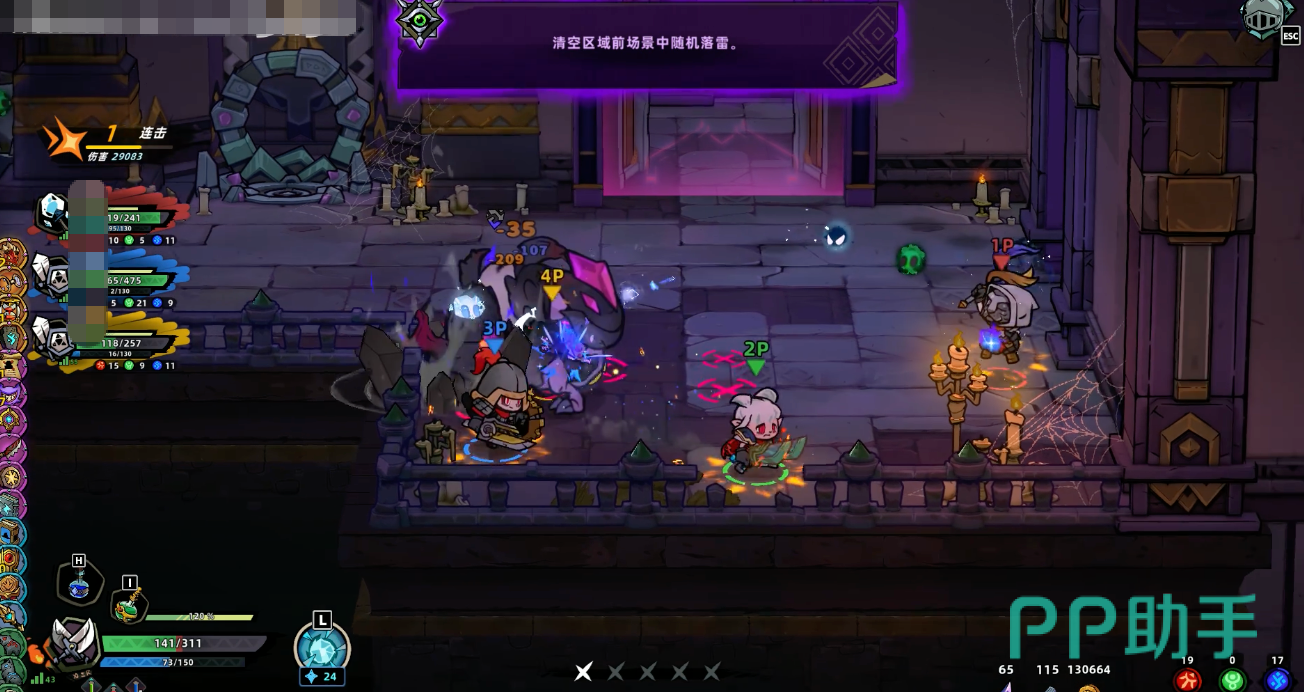Click the red rune resource icon
The height and width of the screenshot is (692, 1304).
[x=1187, y=680]
